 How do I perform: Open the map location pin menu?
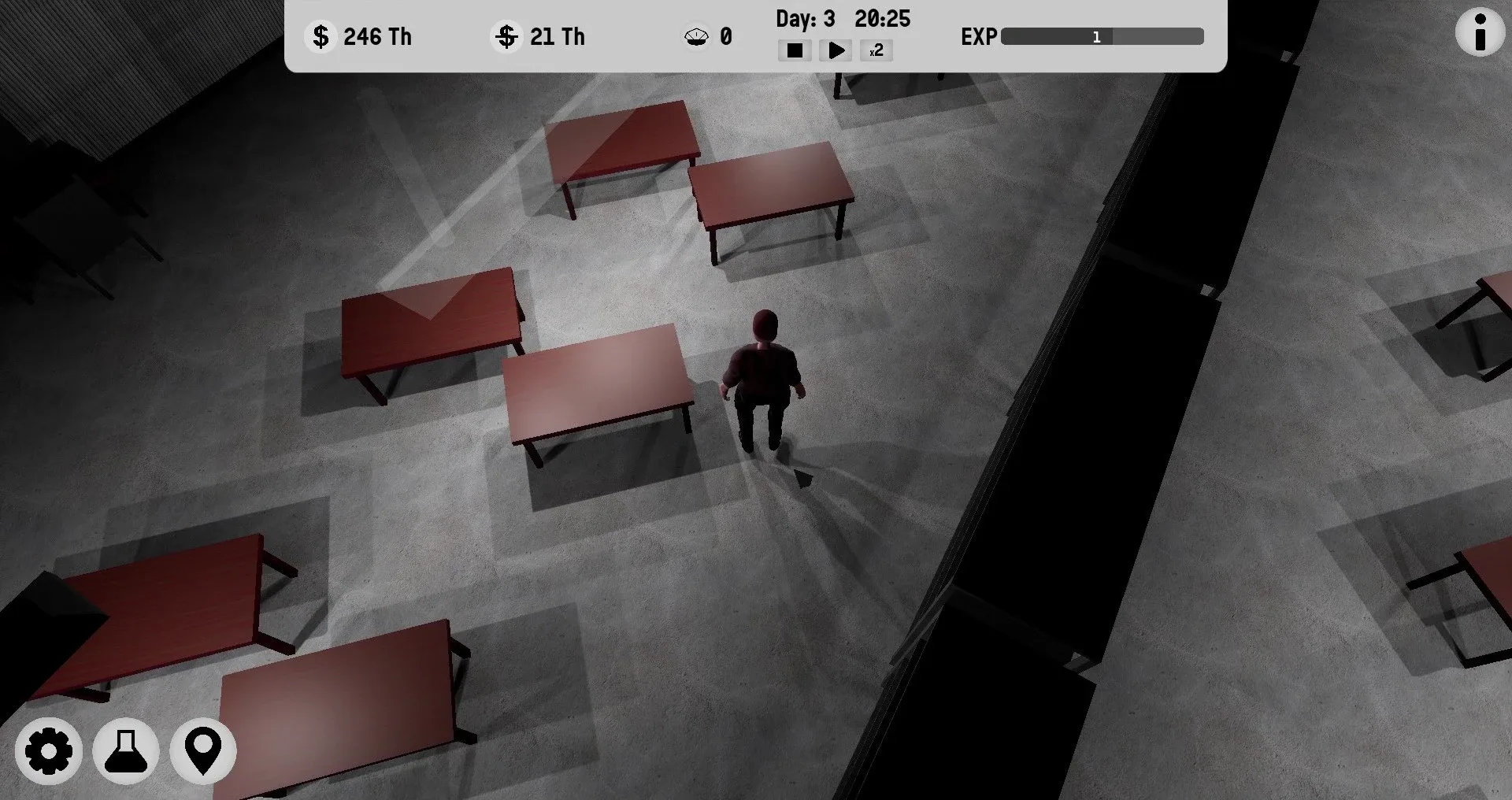tap(202, 751)
